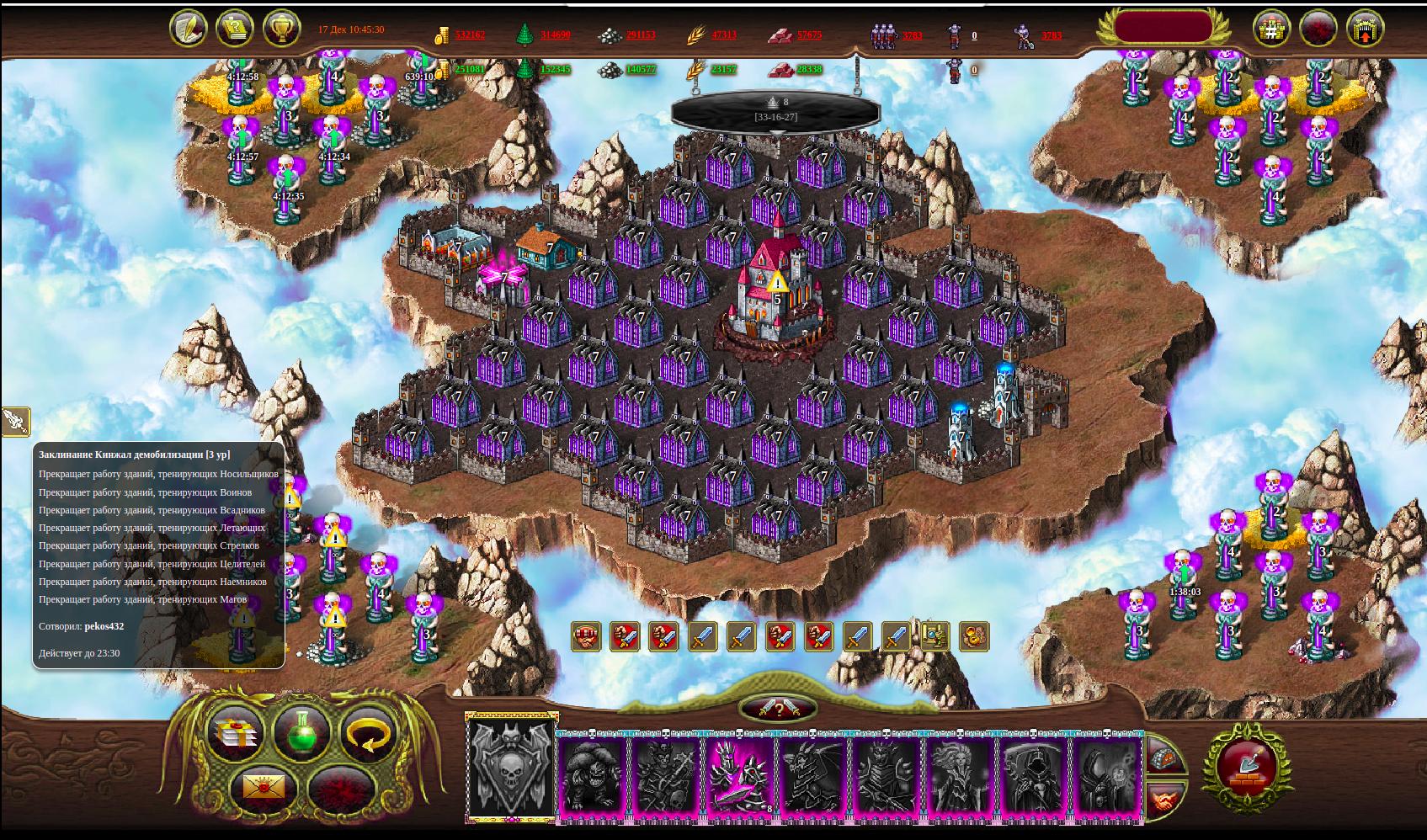Image resolution: width=1427 pixels, height=840 pixels.
Task: Click the demobilization dagger spell icon
Action: click(14, 421)
